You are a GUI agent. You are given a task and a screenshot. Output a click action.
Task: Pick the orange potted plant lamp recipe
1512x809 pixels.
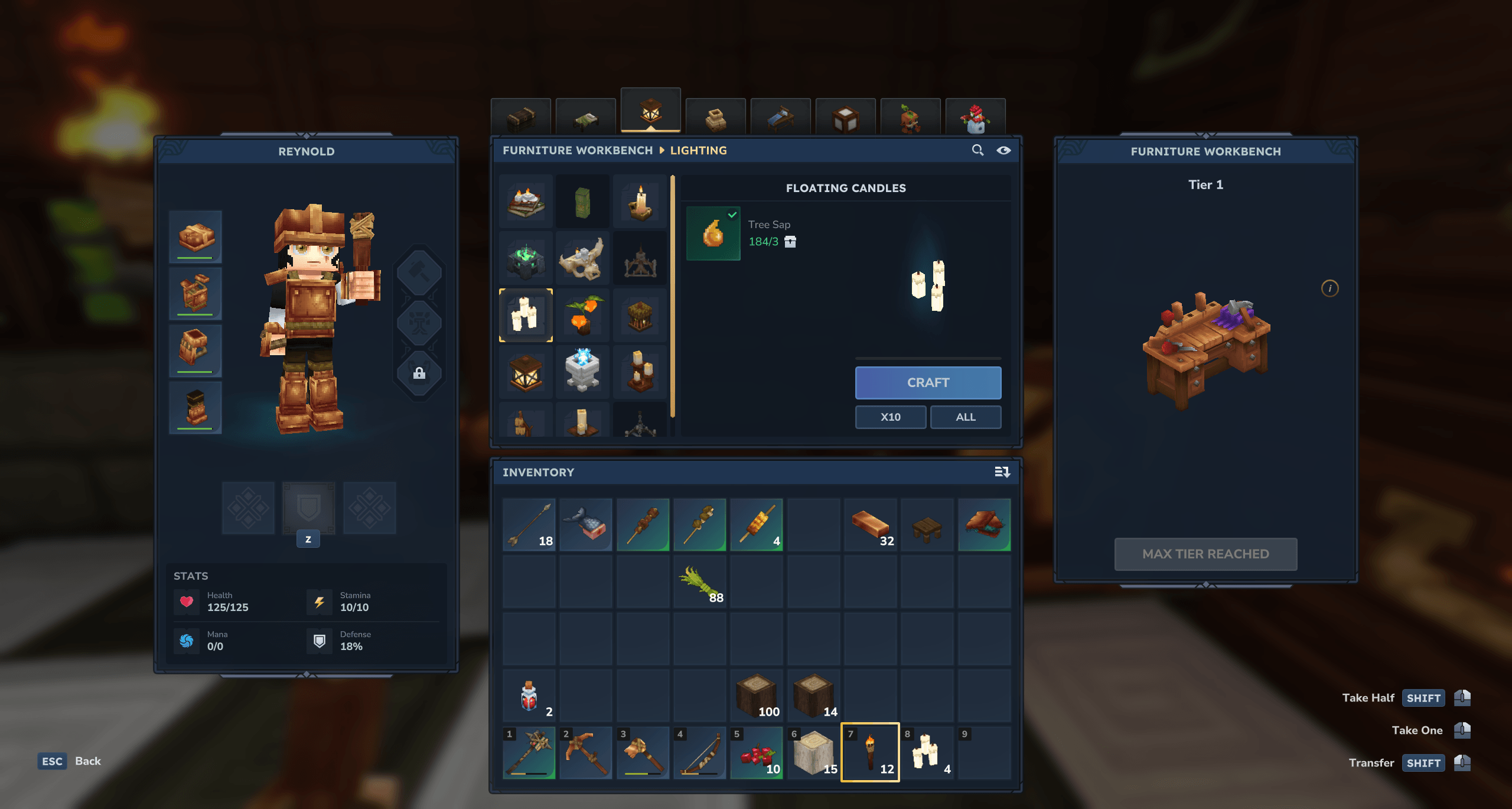[582, 315]
